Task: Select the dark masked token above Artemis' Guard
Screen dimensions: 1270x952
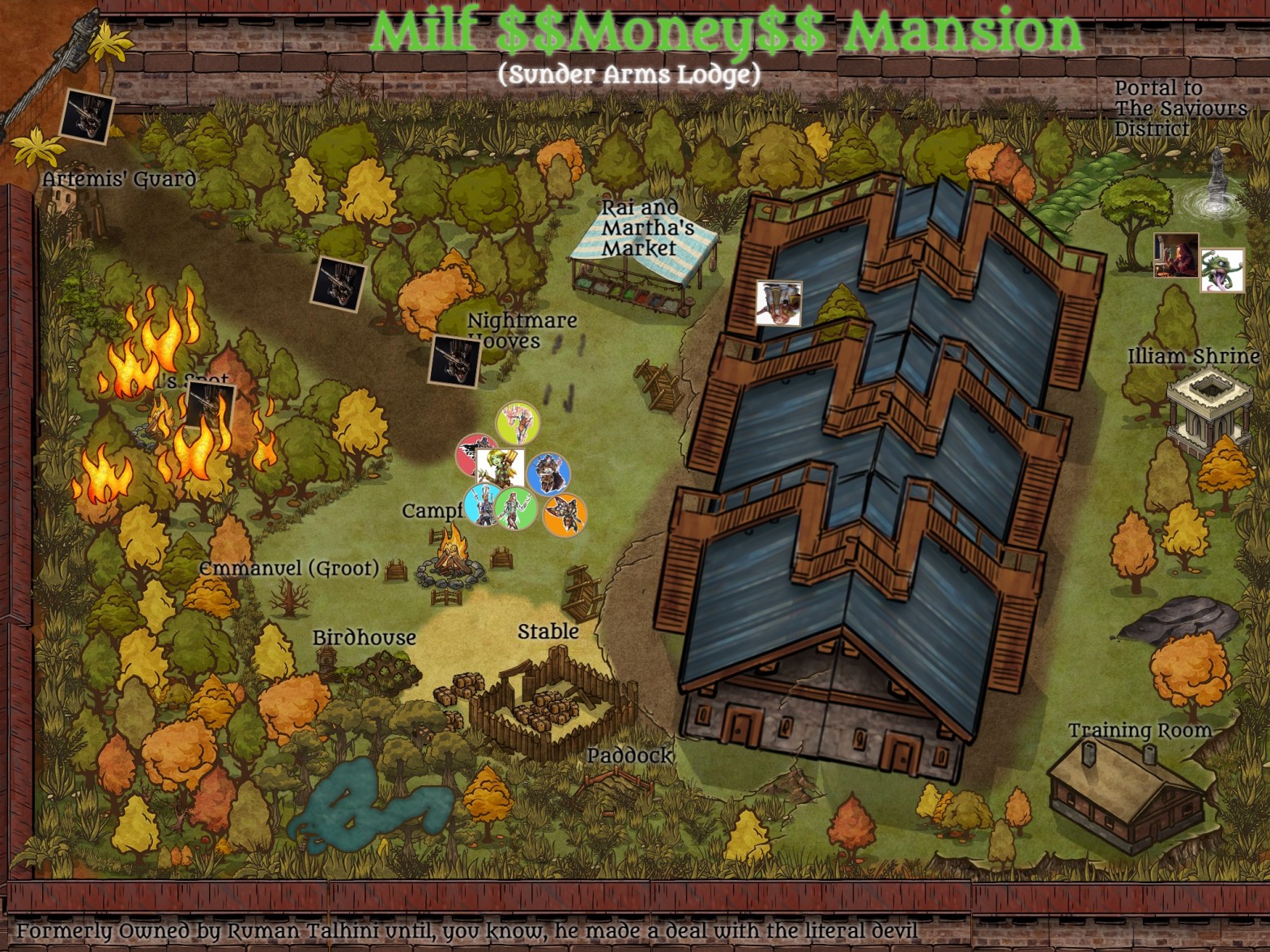Action: (87, 116)
